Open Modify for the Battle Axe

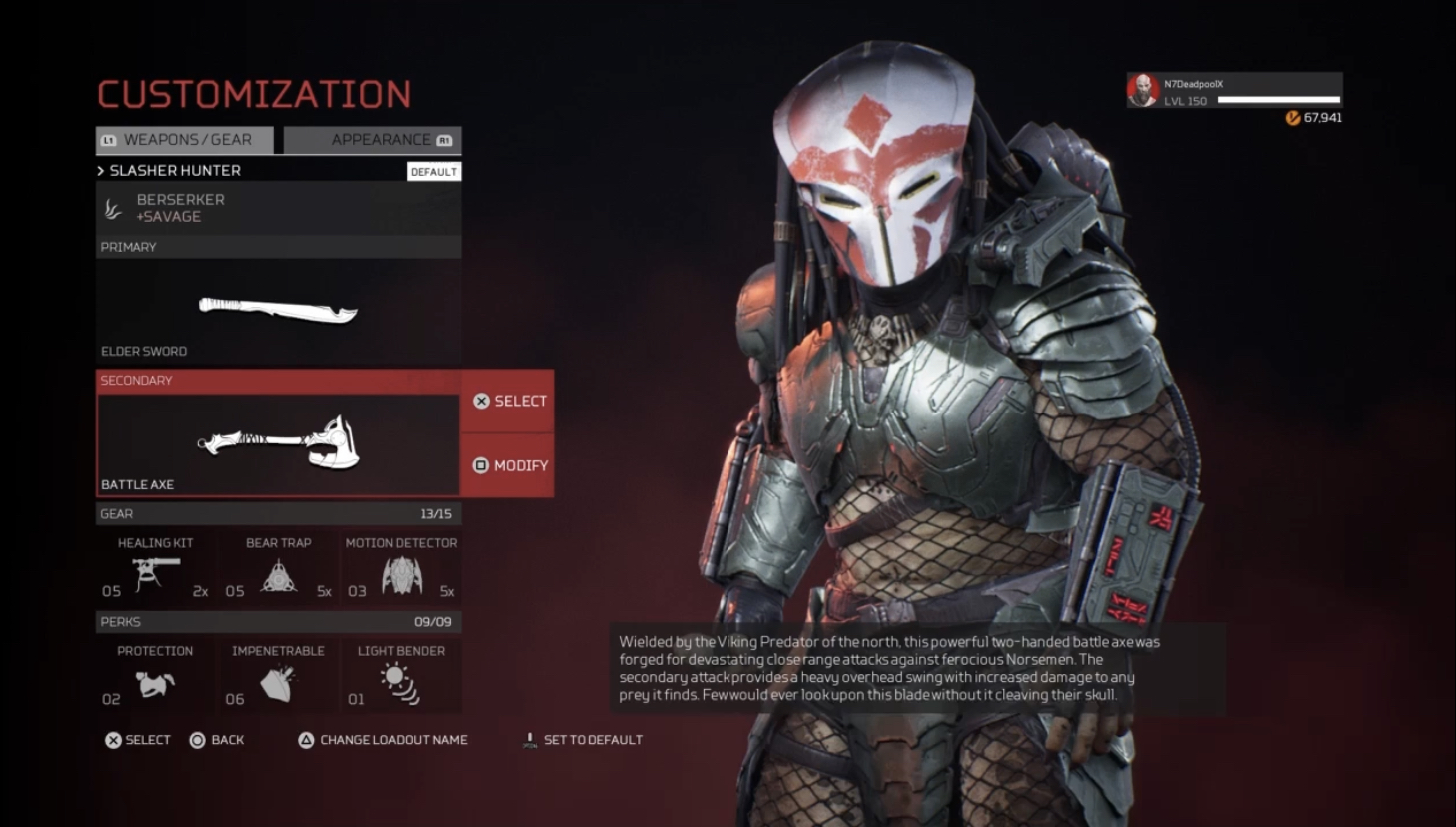pos(508,465)
